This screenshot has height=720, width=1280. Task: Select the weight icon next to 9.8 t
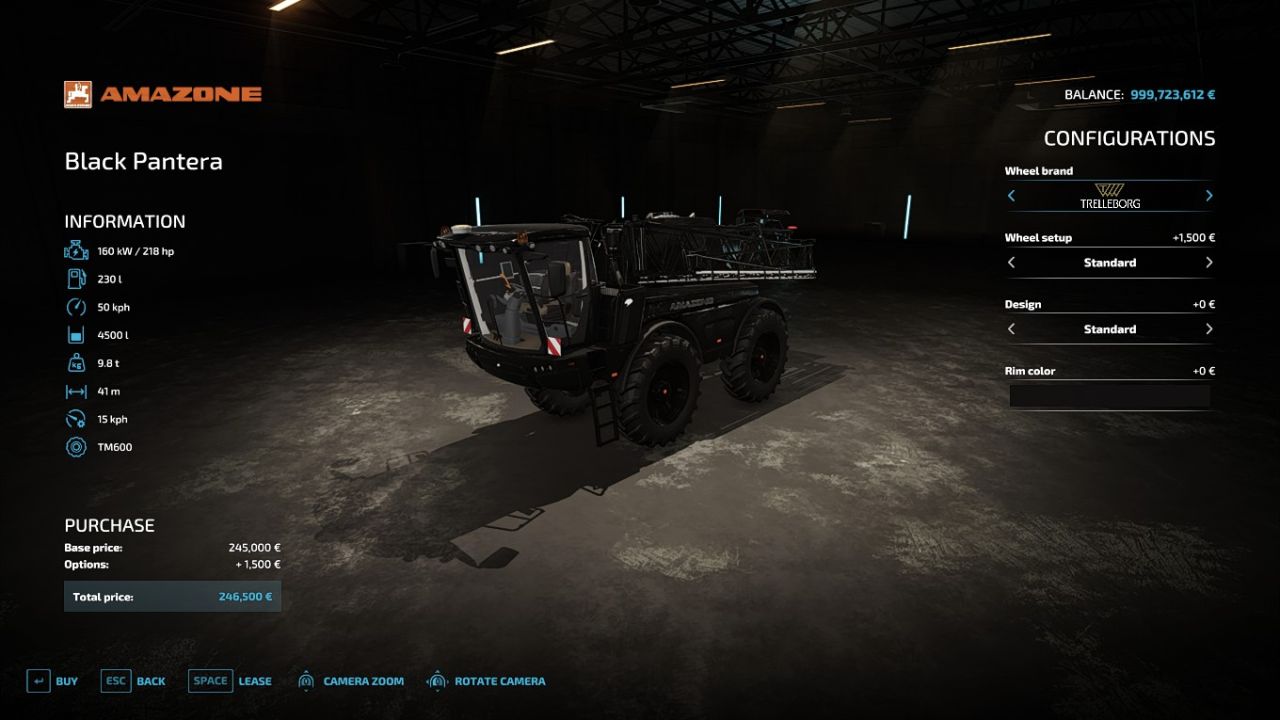pos(75,363)
